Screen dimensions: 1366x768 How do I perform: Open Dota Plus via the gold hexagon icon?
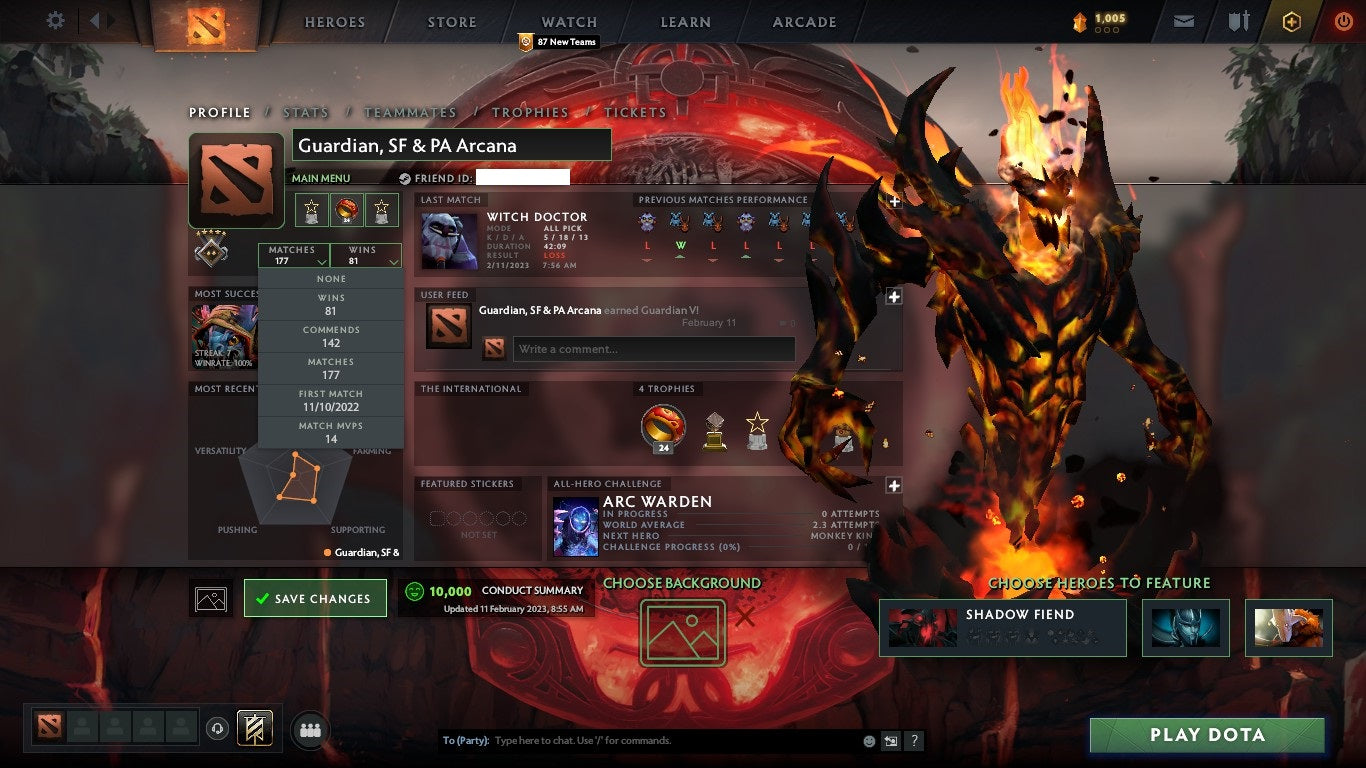[x=1290, y=20]
